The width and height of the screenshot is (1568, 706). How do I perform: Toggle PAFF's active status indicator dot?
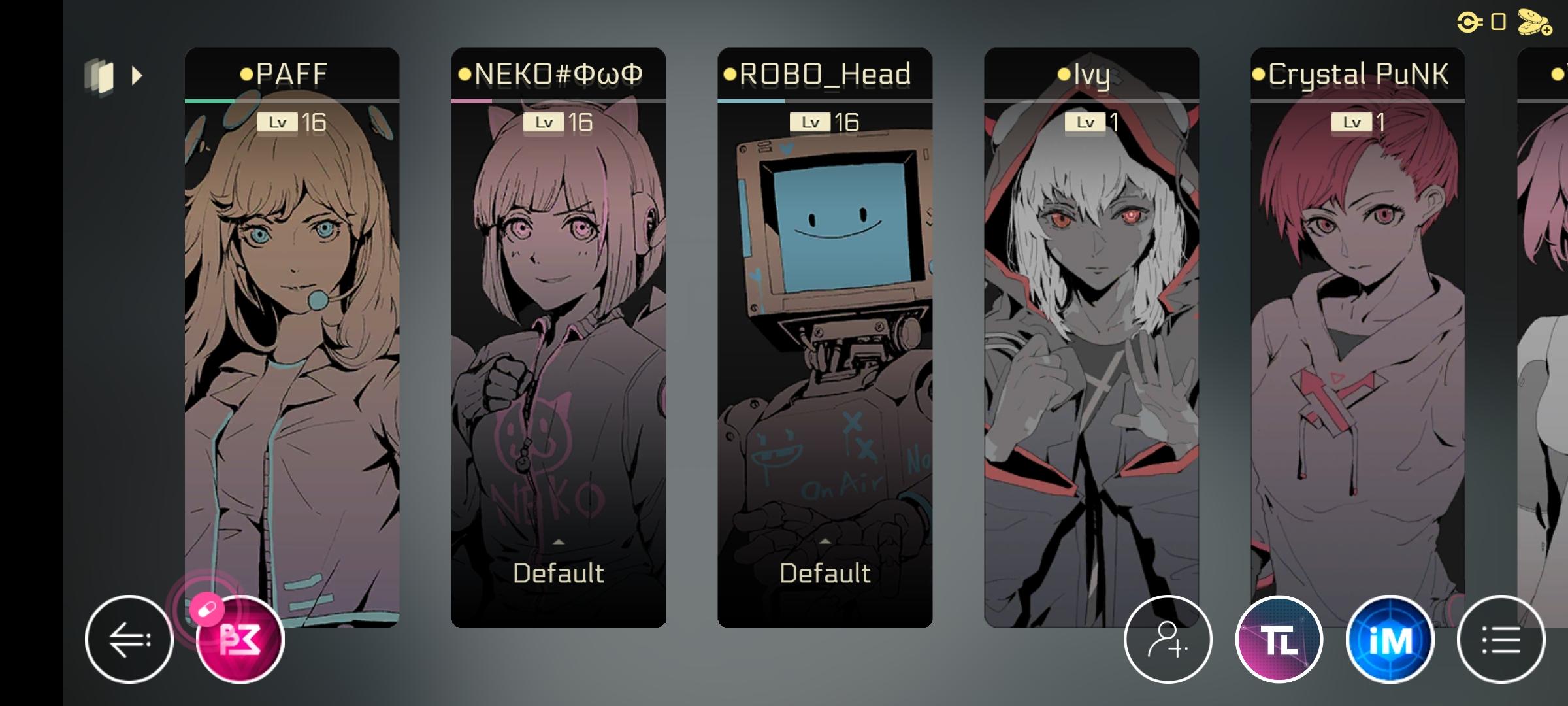click(245, 75)
